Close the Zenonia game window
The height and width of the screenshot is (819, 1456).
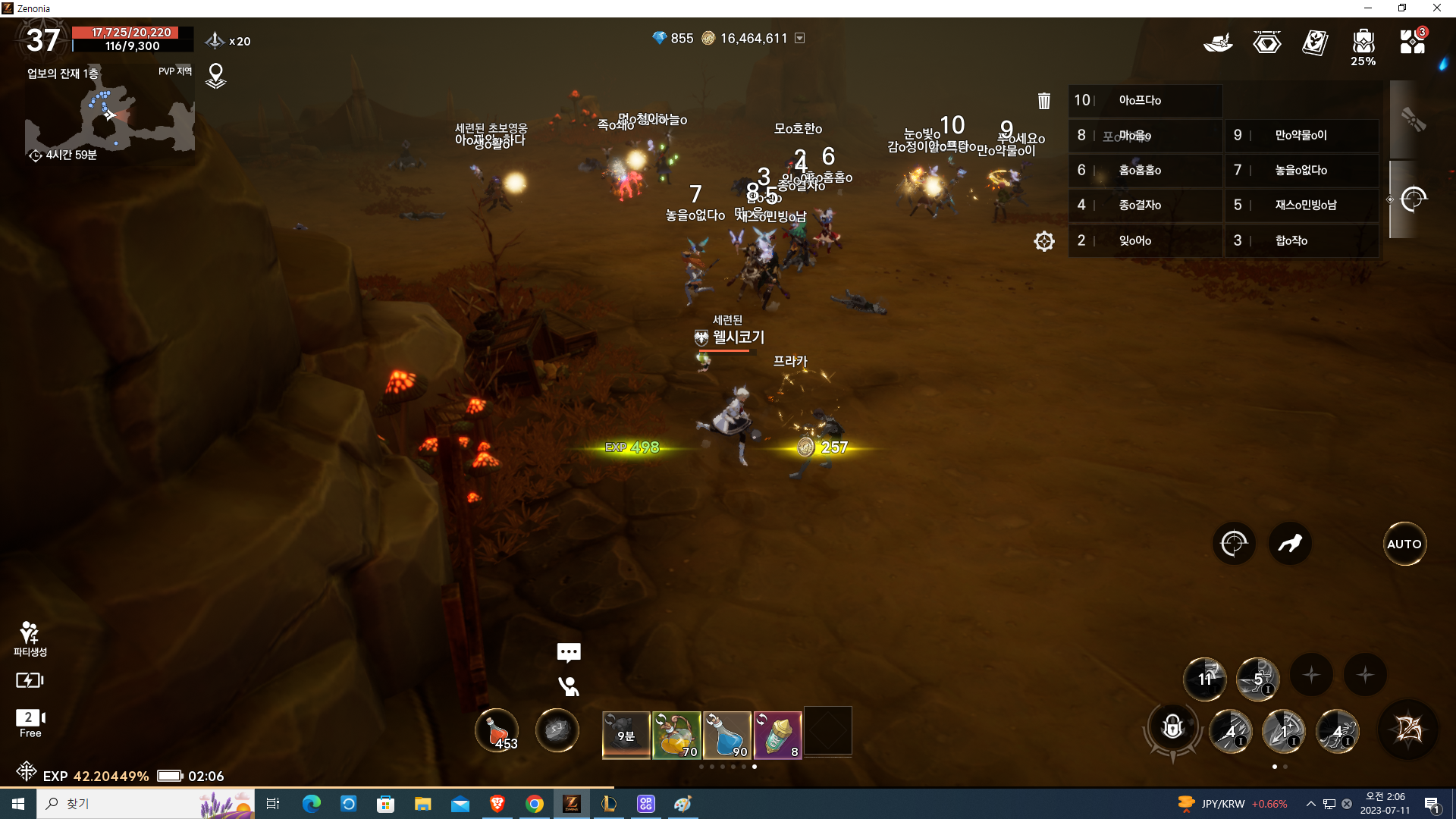coord(1436,8)
